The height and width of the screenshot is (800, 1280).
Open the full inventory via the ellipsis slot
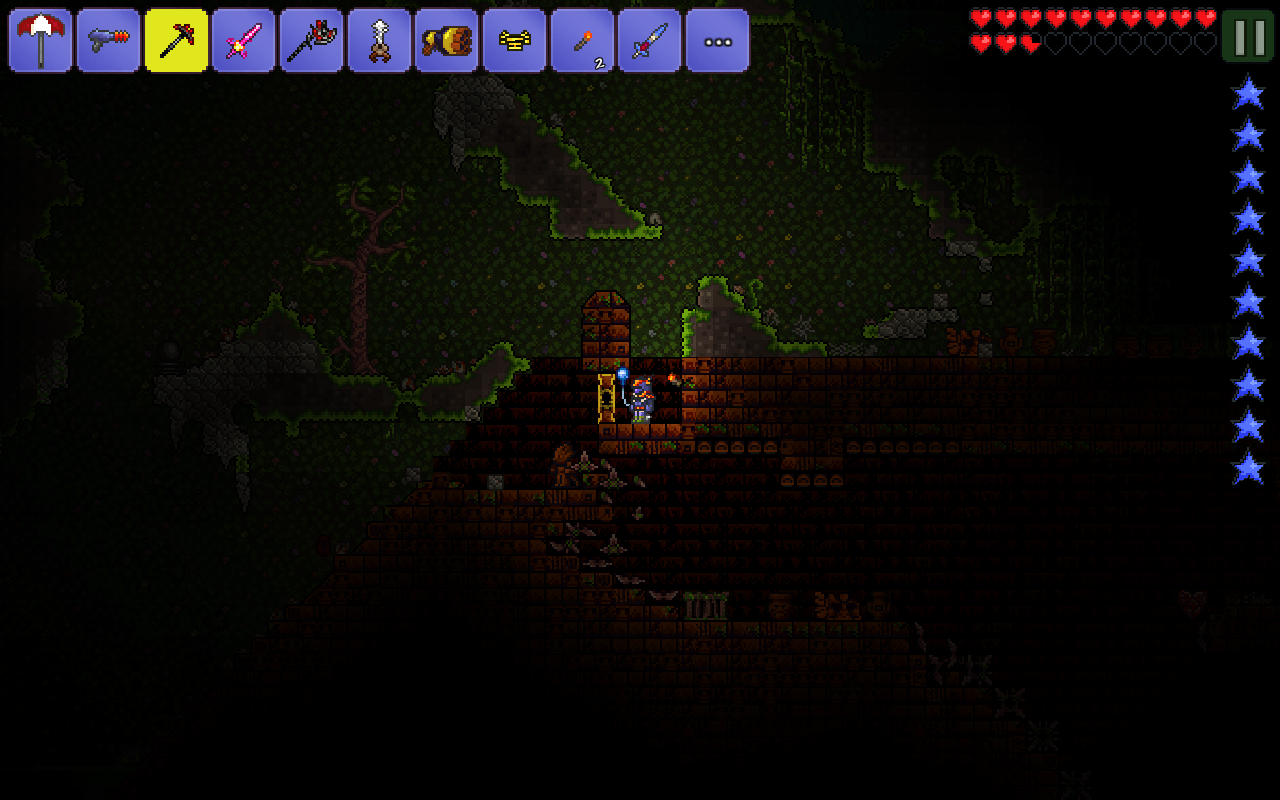coord(717,40)
